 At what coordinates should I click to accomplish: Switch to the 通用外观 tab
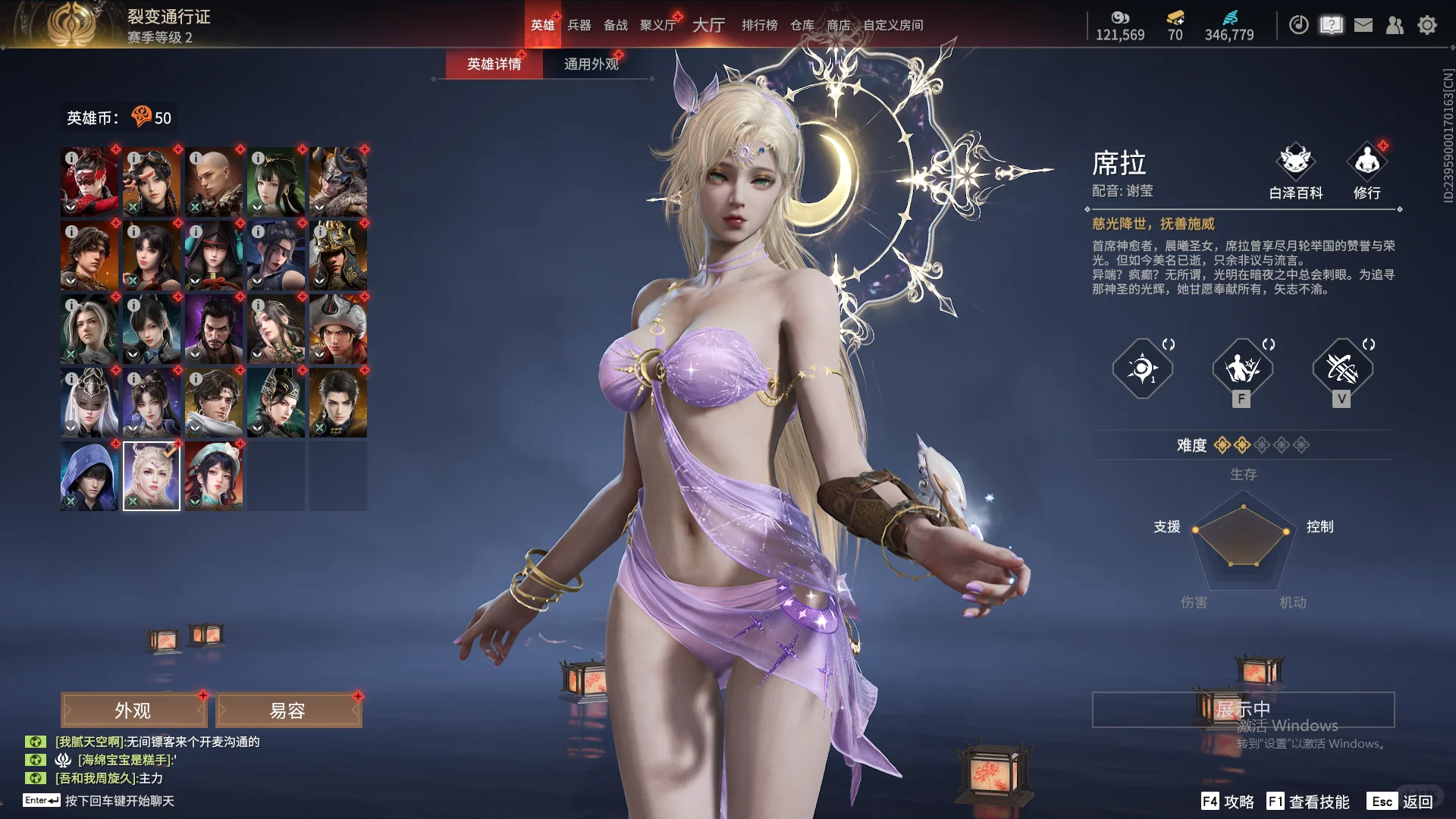coord(593,64)
